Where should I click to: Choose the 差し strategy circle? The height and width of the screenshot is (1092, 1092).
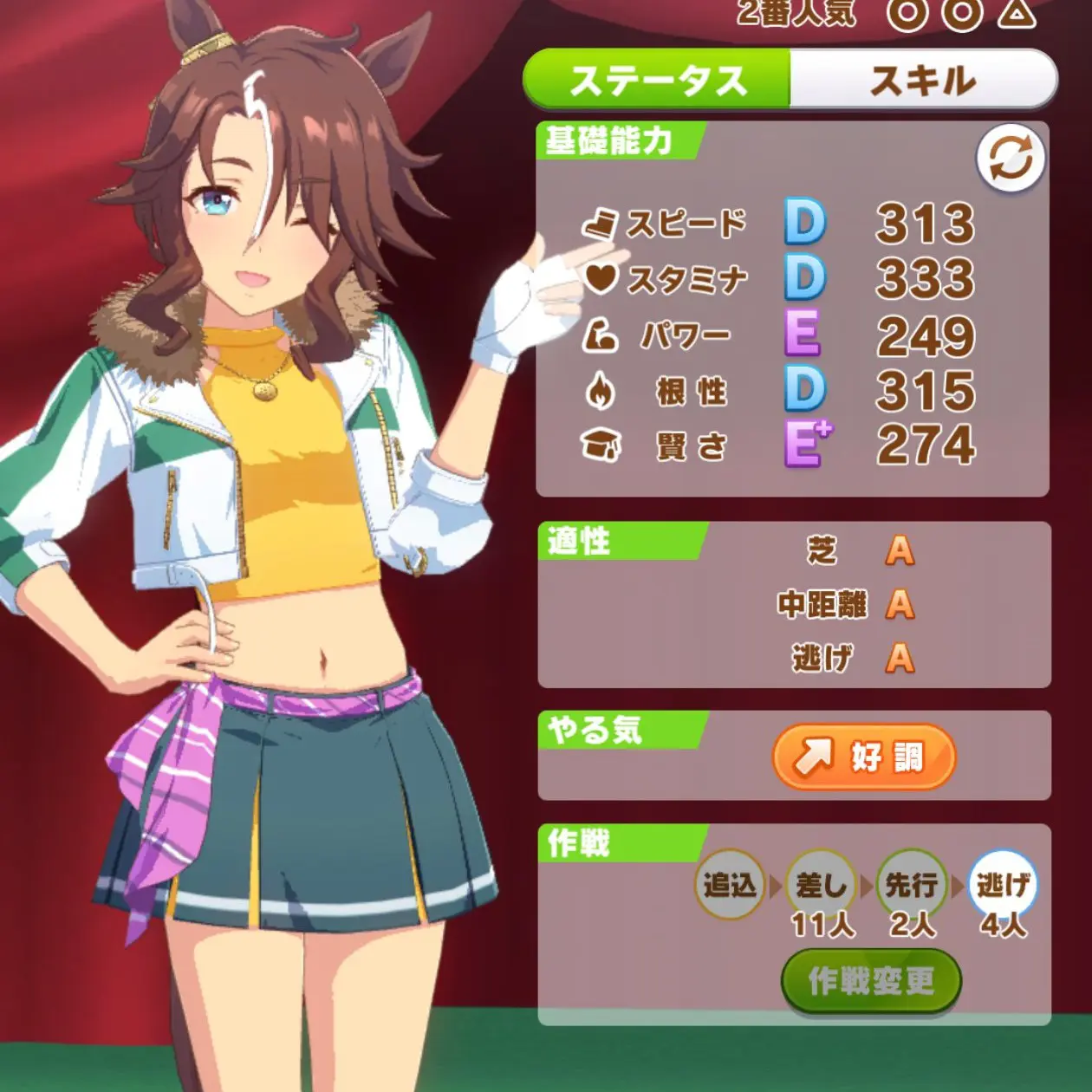[821, 885]
